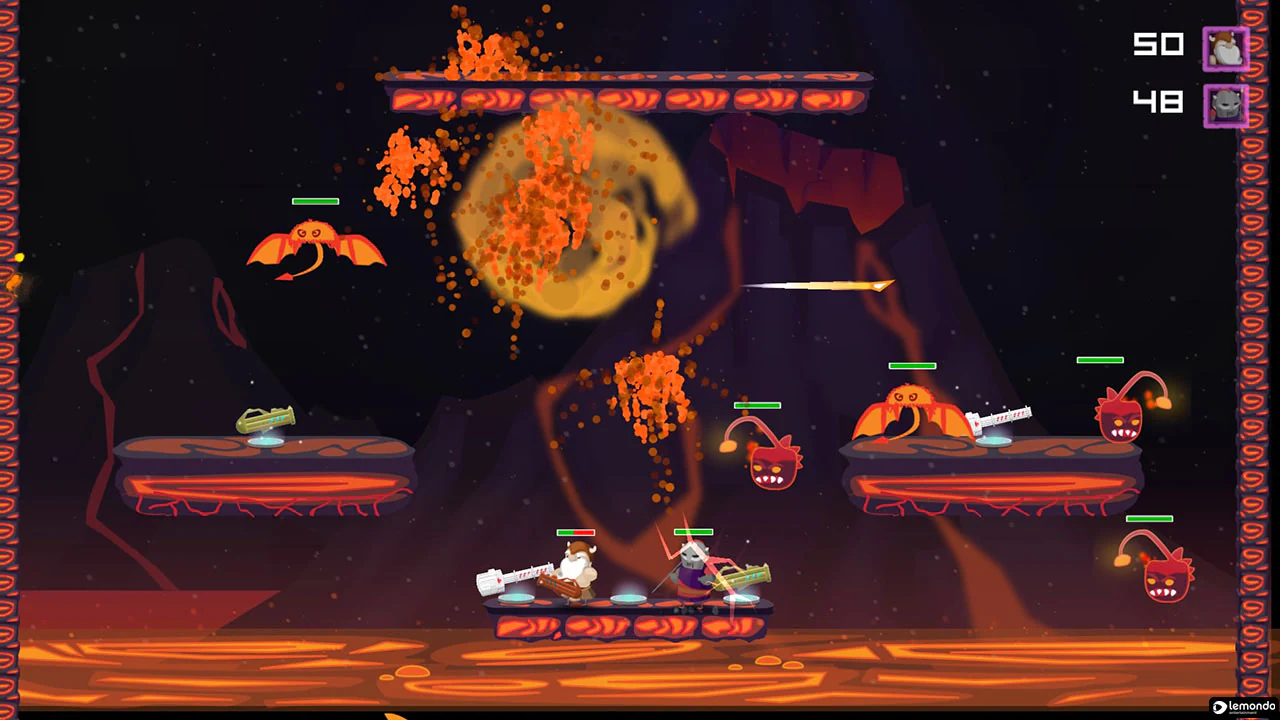The height and width of the screenshot is (720, 1280).
Task: Click the score counter showing 50
Action: (x=1157, y=45)
